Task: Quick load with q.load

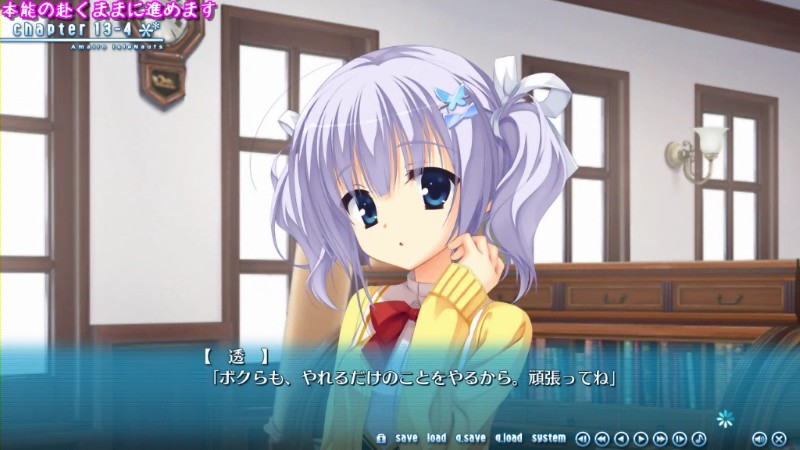Action: [x=507, y=438]
